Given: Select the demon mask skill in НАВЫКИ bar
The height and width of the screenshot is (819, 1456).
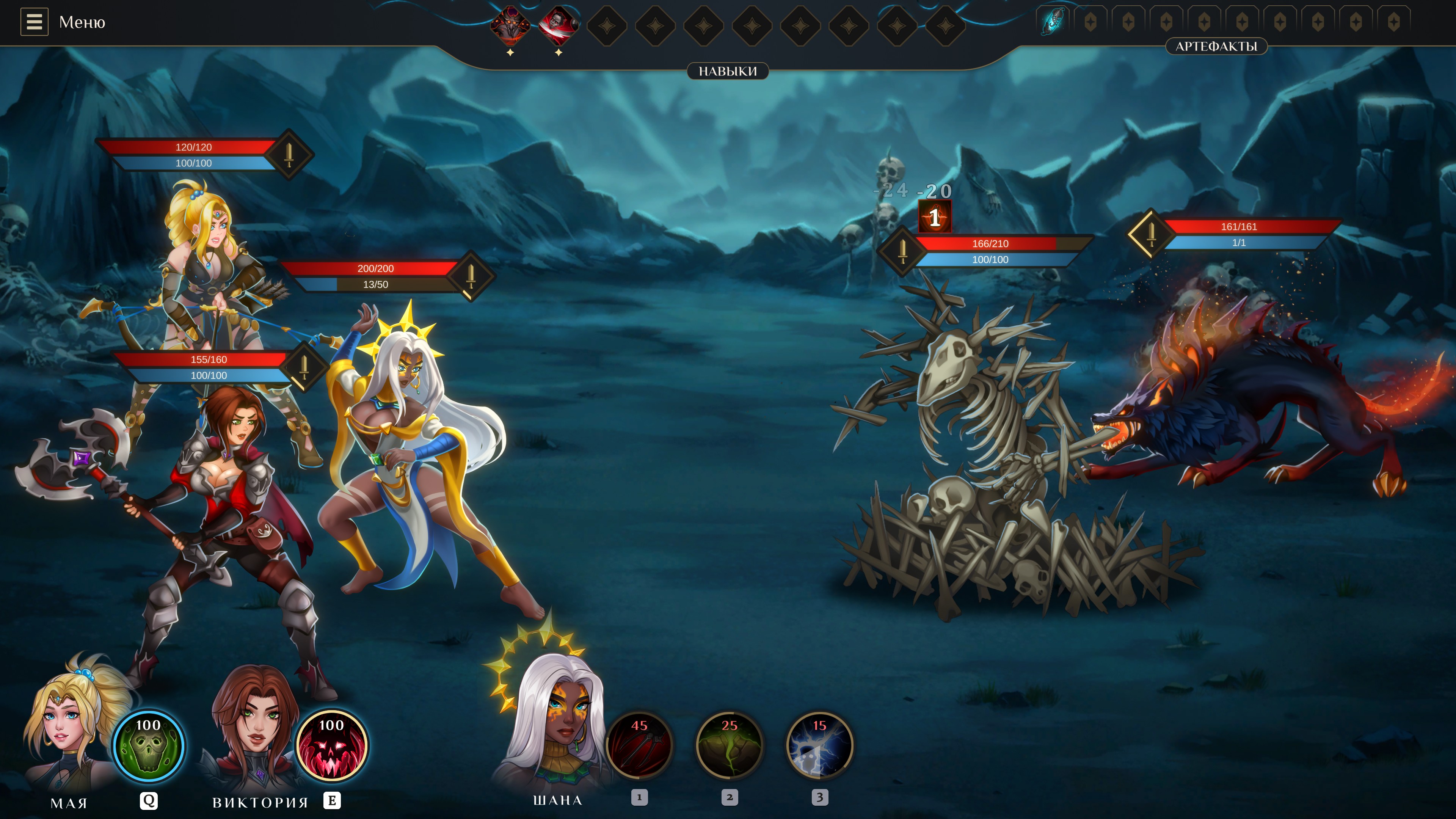Looking at the screenshot, I should tap(510, 25).
